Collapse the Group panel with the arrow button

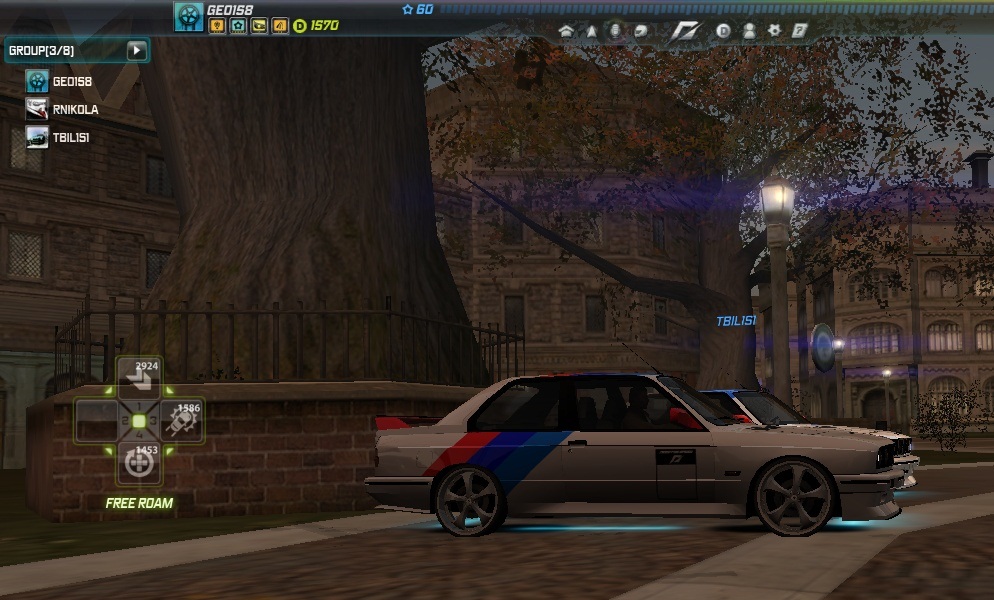137,50
